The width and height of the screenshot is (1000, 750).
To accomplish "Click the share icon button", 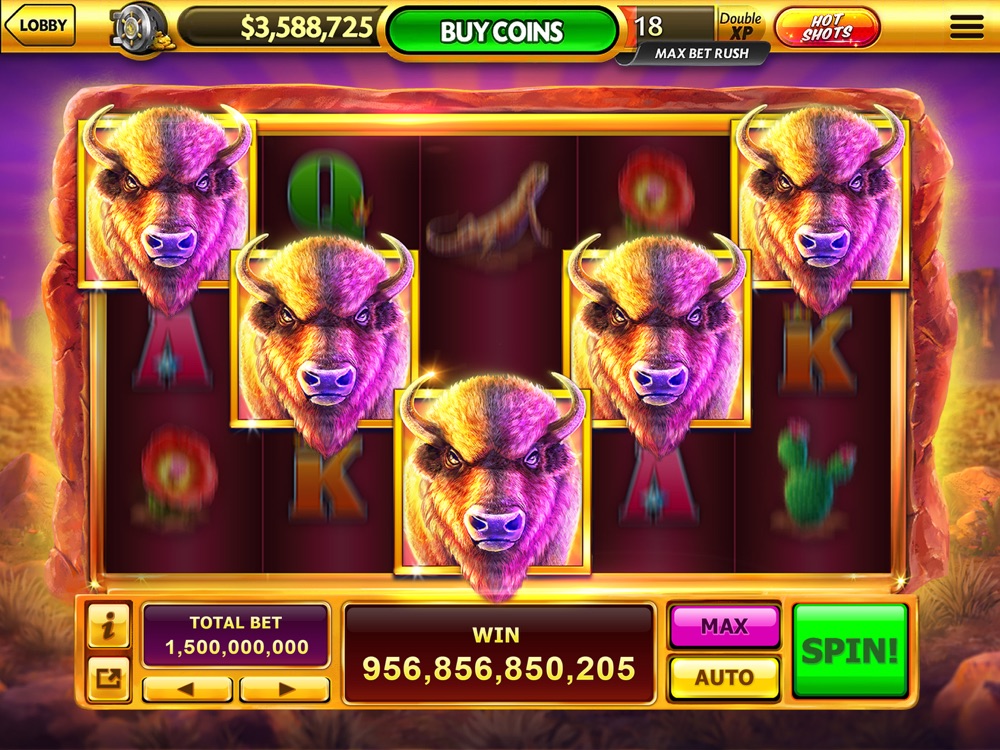I will click(109, 679).
